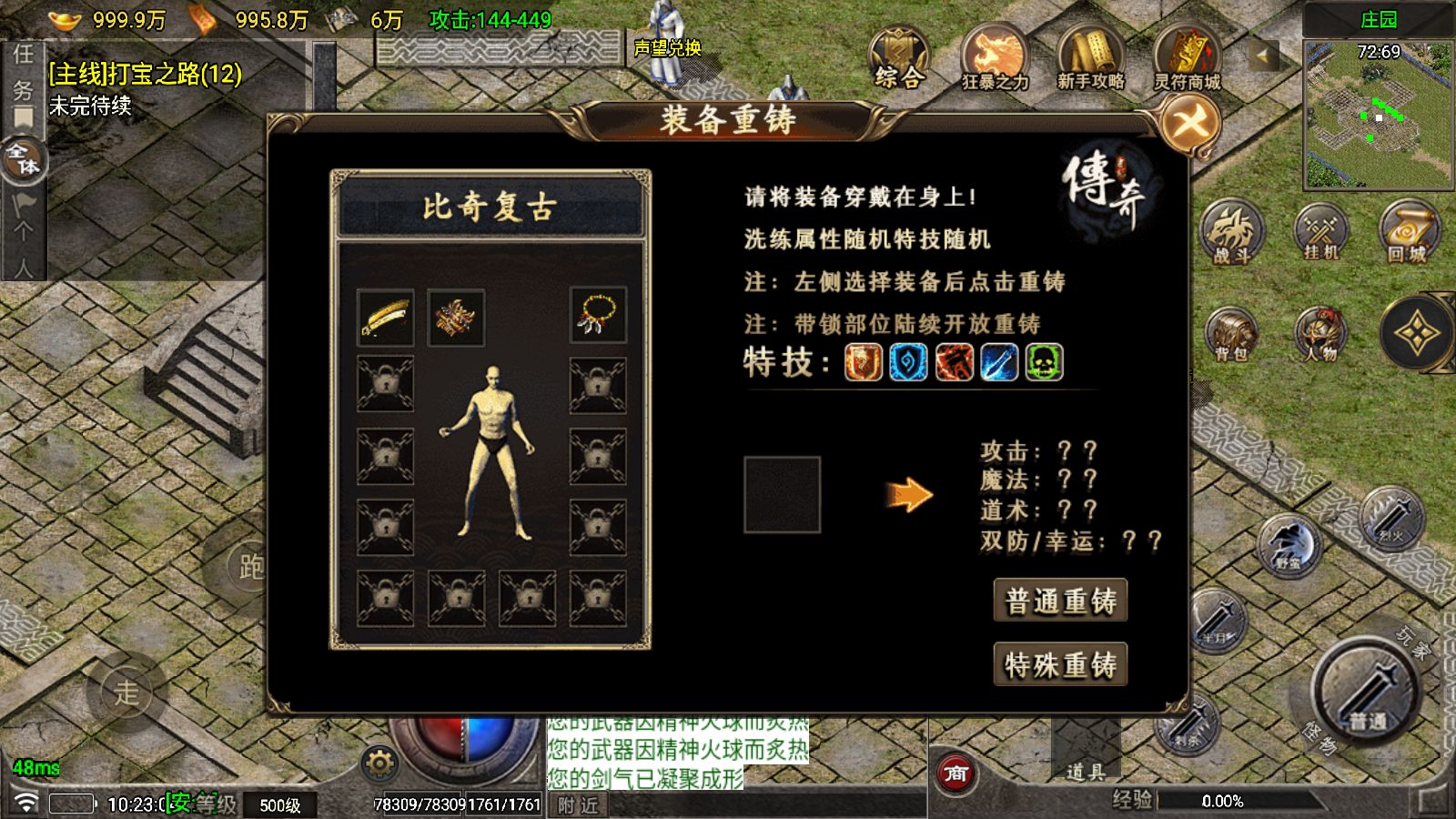This screenshot has width=1456, height=819.
Task: Open the 综合 menu icon
Action: coord(898,58)
